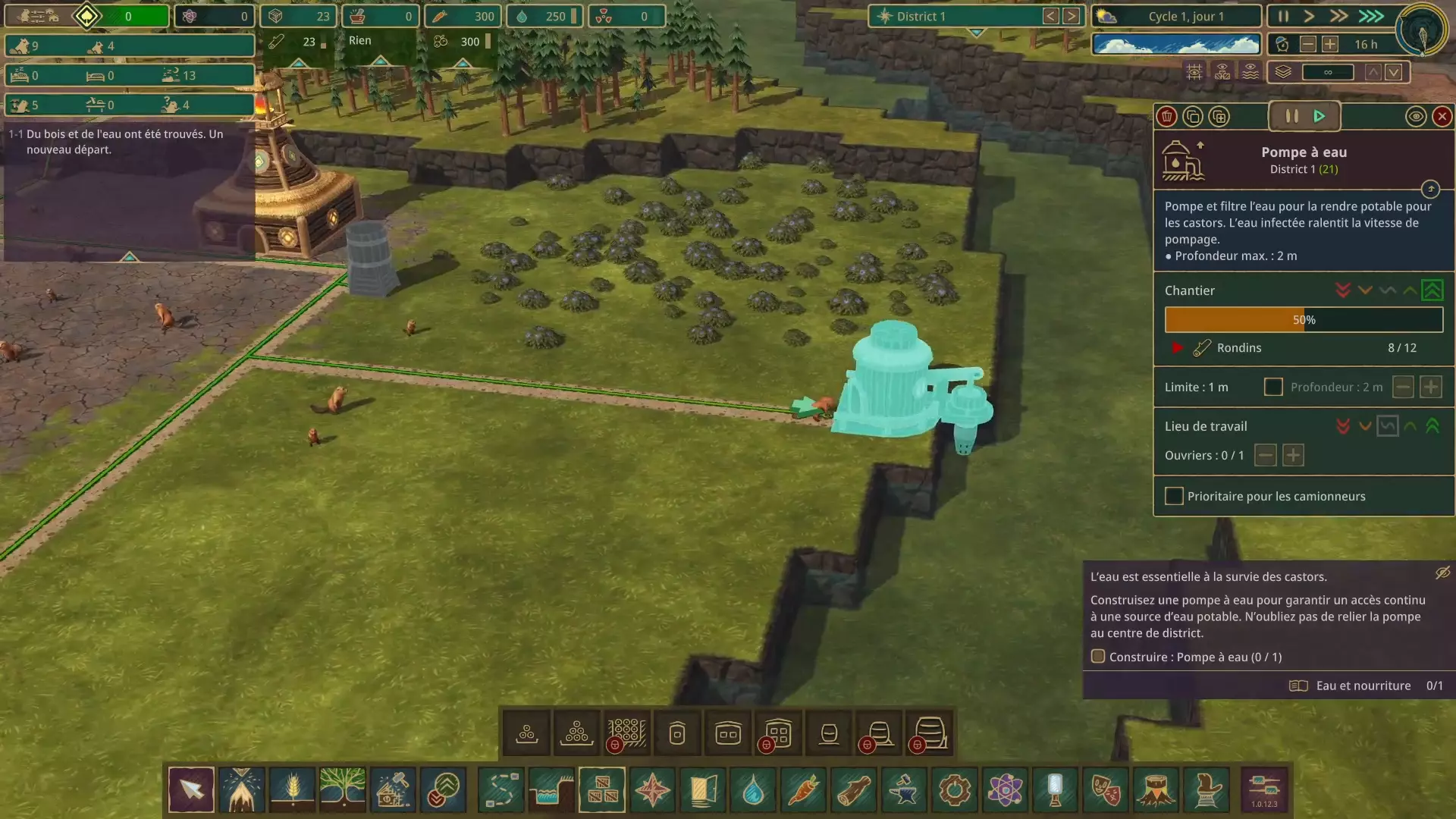The height and width of the screenshot is (819, 1456).
Task: Pause the water pump construction
Action: coord(1291,116)
